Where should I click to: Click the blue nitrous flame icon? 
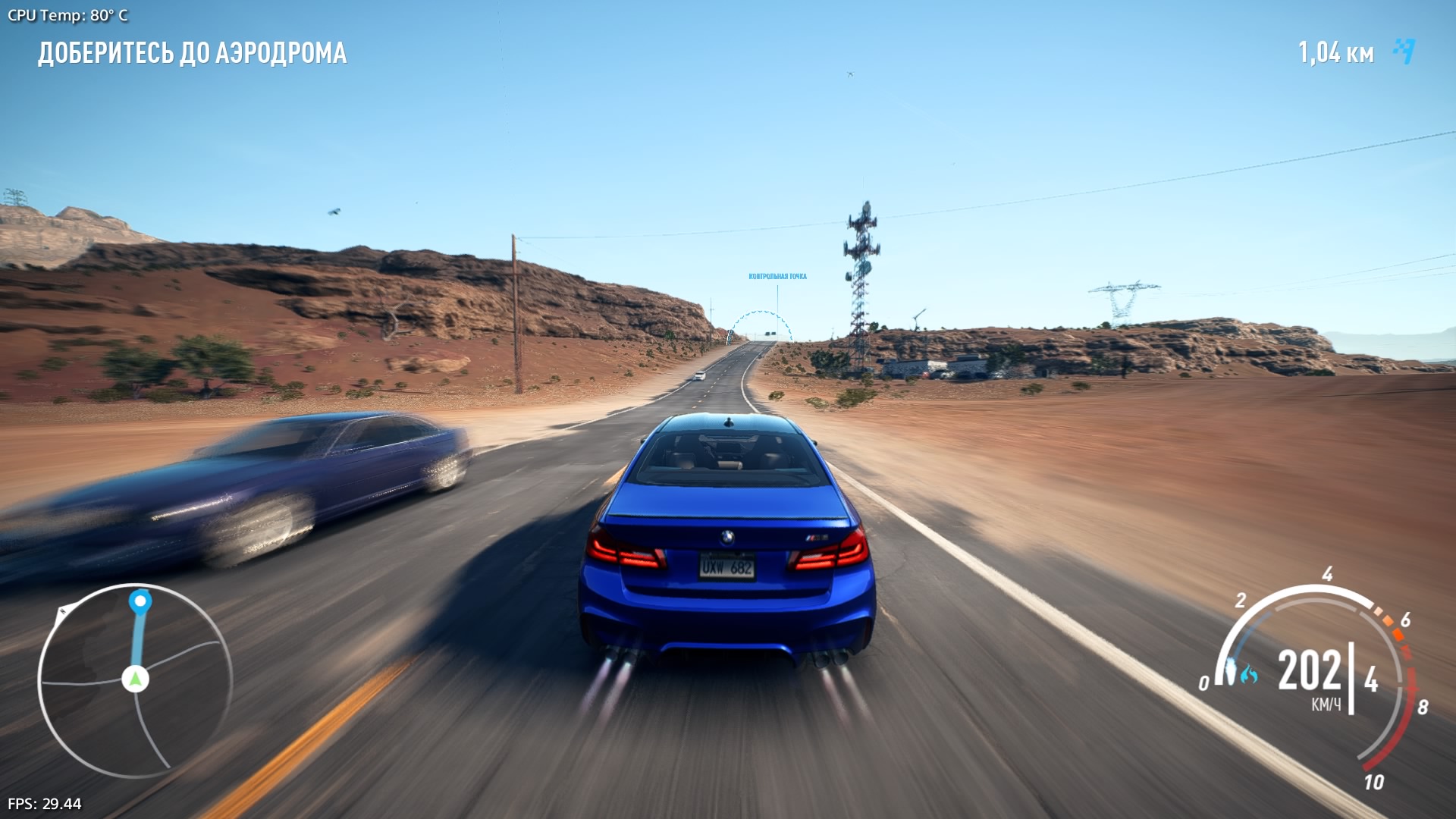point(1248,673)
